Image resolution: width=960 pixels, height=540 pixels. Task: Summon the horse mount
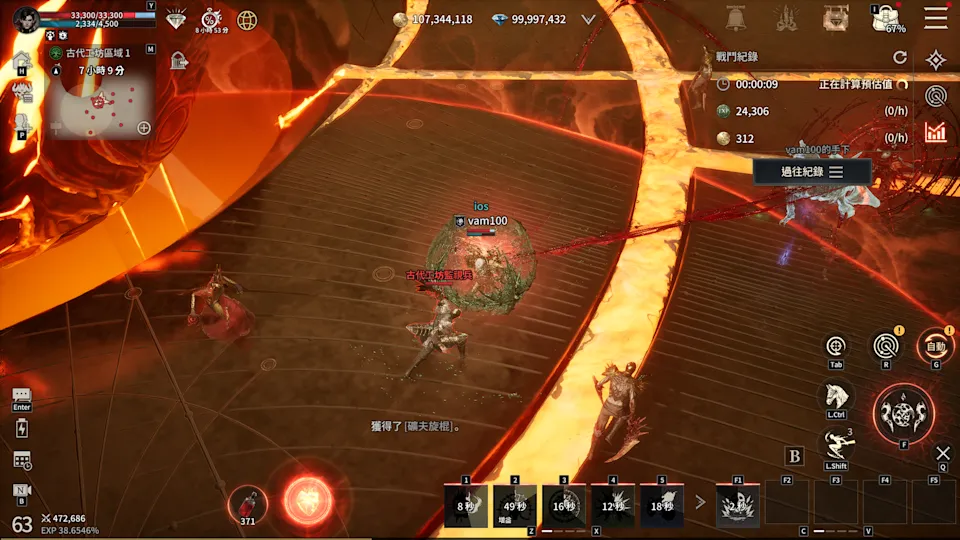836,395
